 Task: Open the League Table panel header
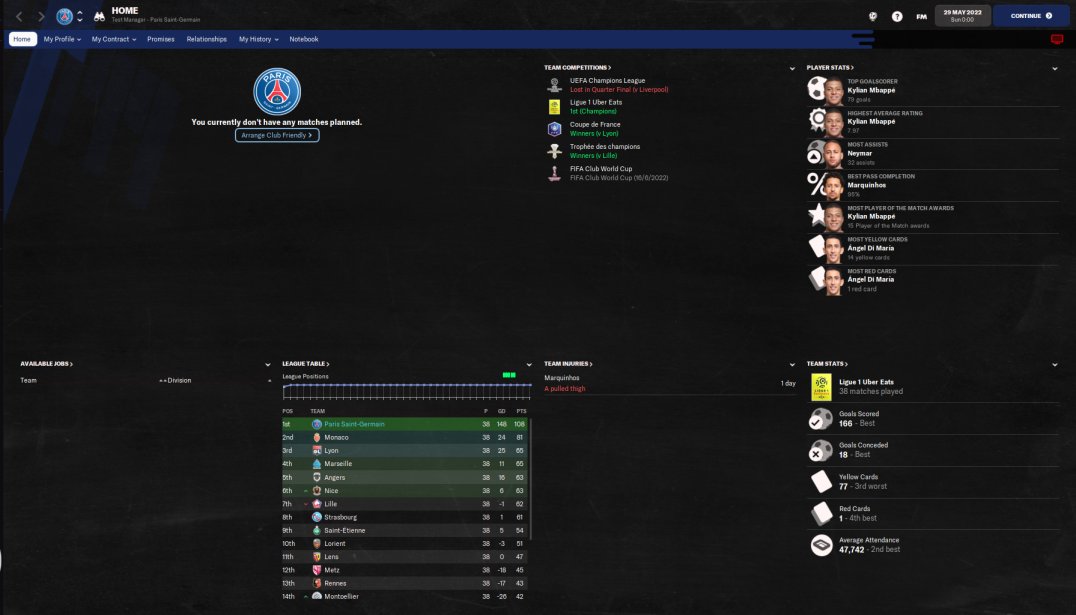[x=306, y=364]
